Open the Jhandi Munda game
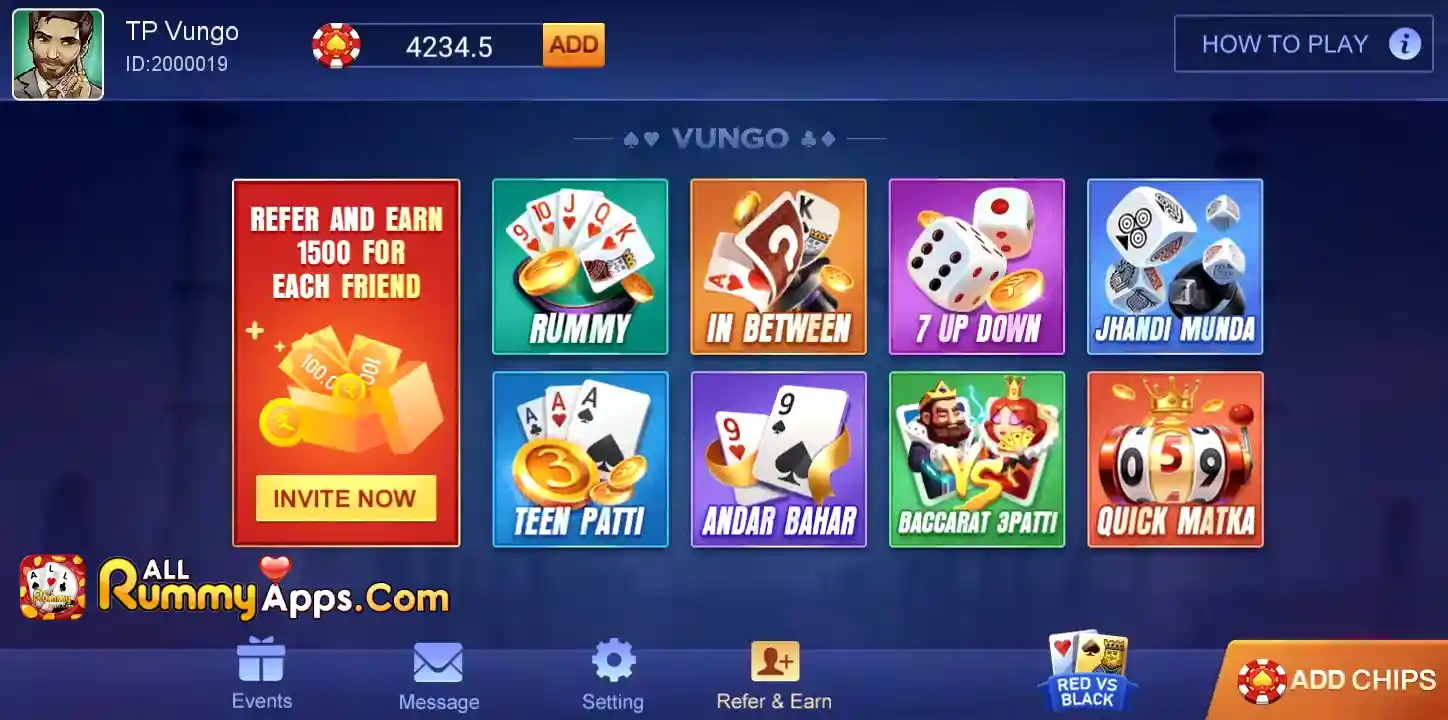Viewport: 1448px width, 720px height. [1174, 265]
